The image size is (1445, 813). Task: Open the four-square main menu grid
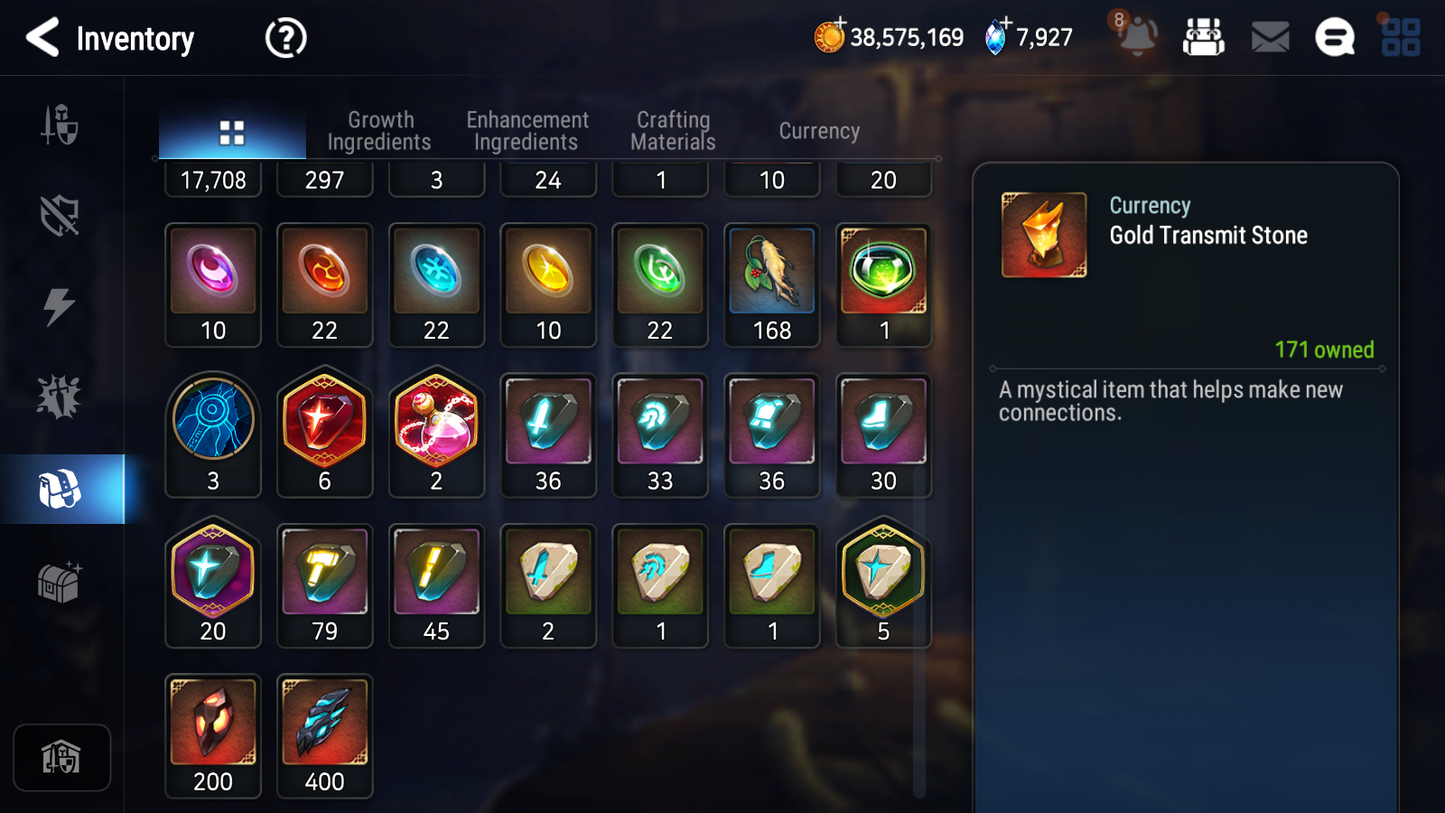1400,38
